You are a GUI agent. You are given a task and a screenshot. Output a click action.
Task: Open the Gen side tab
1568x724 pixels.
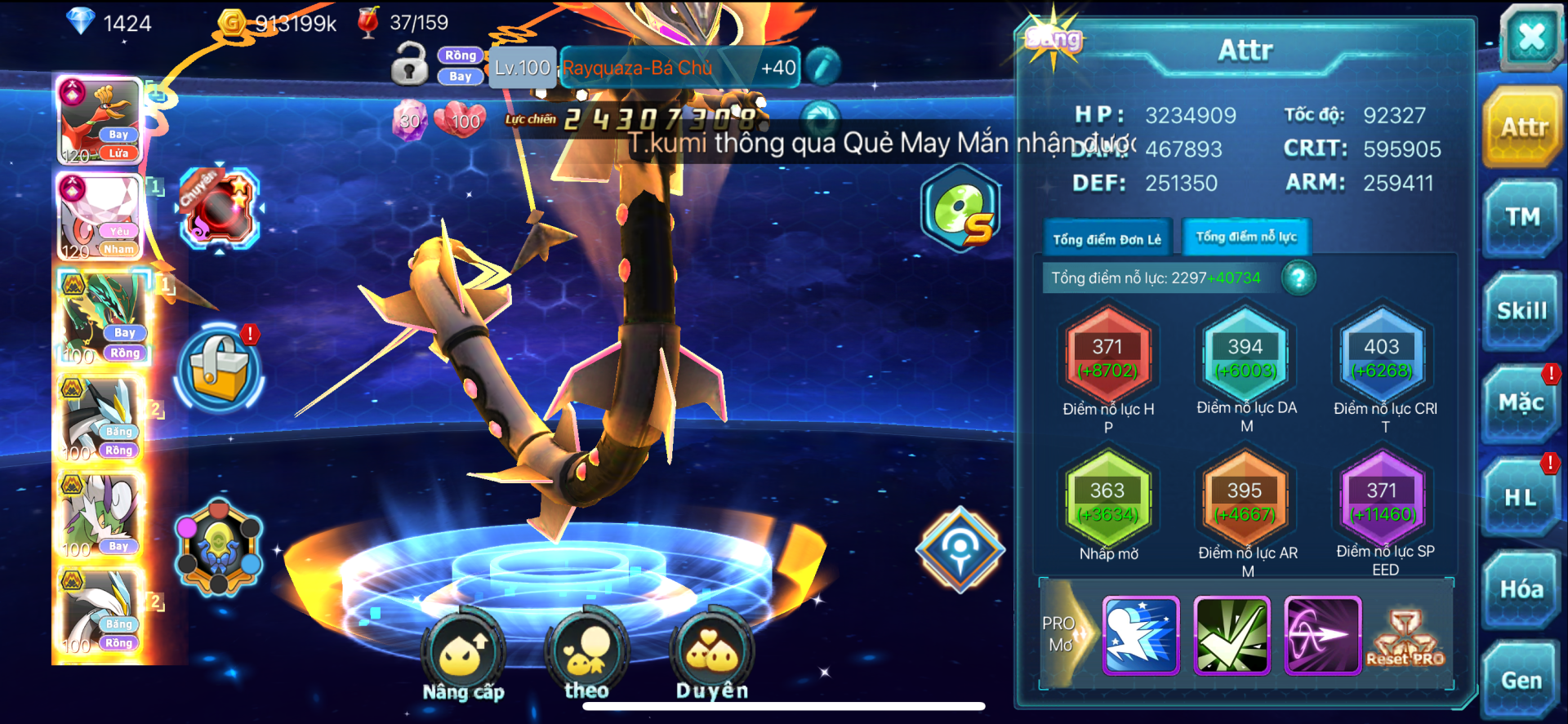(1521, 681)
